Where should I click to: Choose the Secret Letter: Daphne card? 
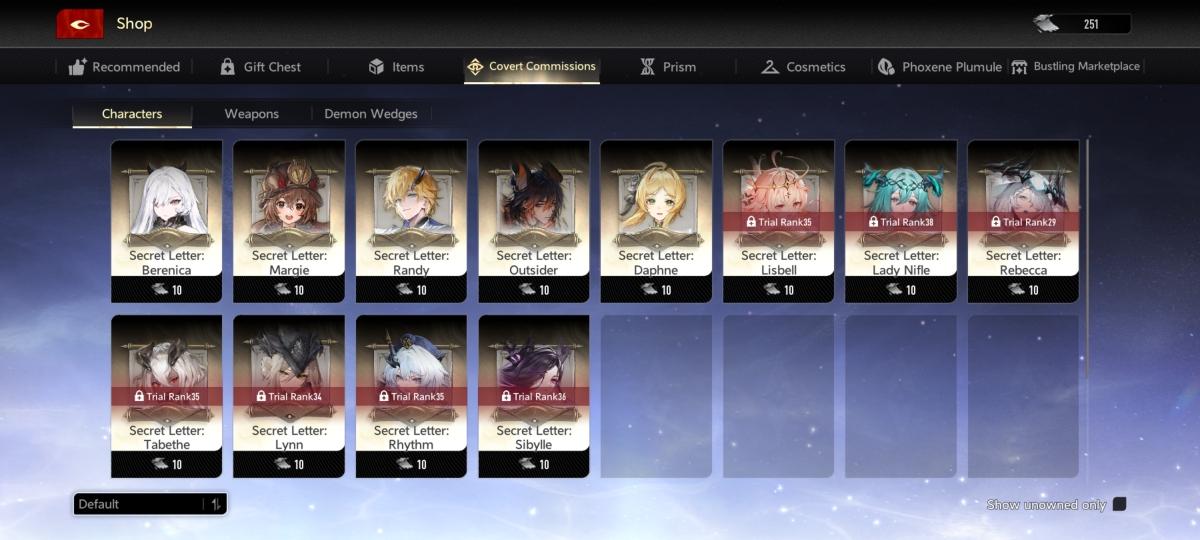(656, 221)
